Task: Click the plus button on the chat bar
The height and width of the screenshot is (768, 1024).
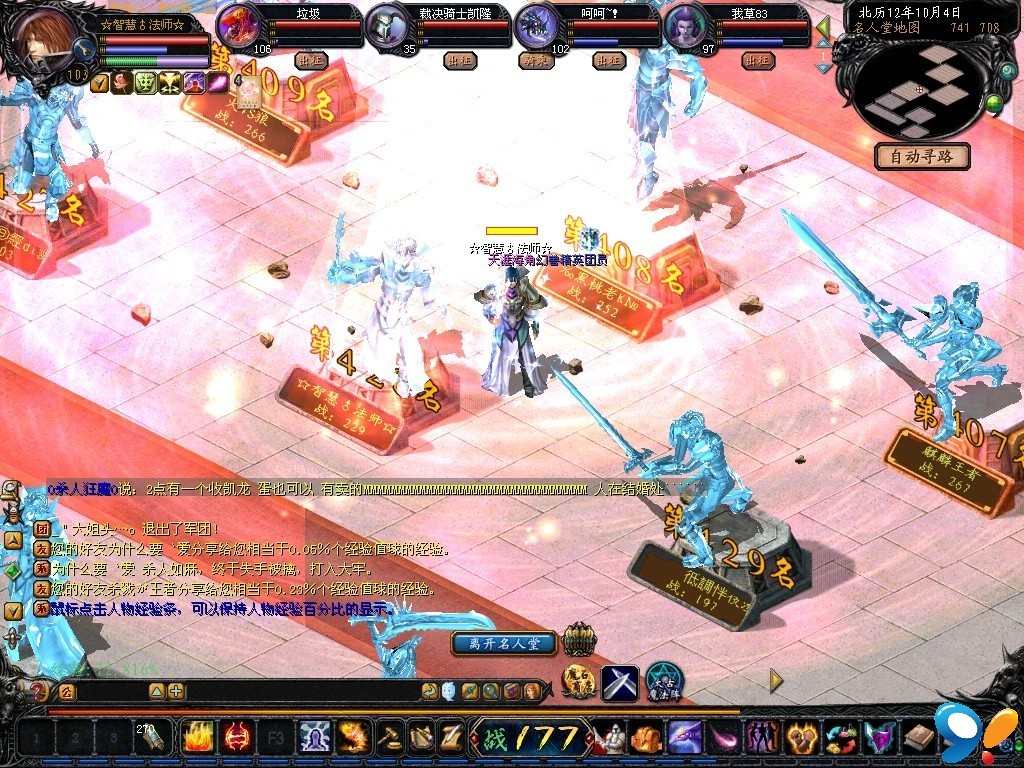Action: [176, 691]
